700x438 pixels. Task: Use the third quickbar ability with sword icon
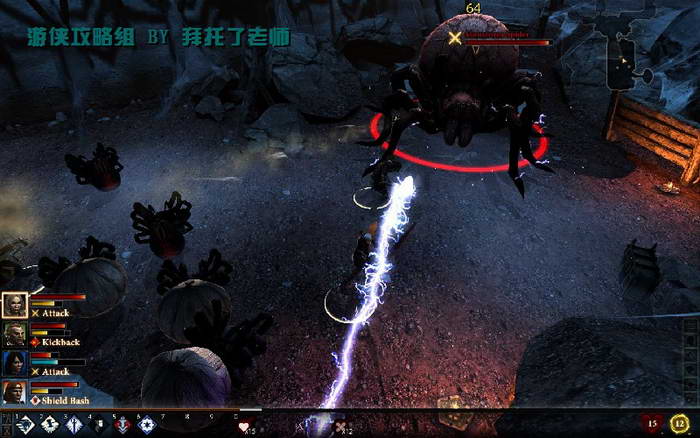click(74, 425)
